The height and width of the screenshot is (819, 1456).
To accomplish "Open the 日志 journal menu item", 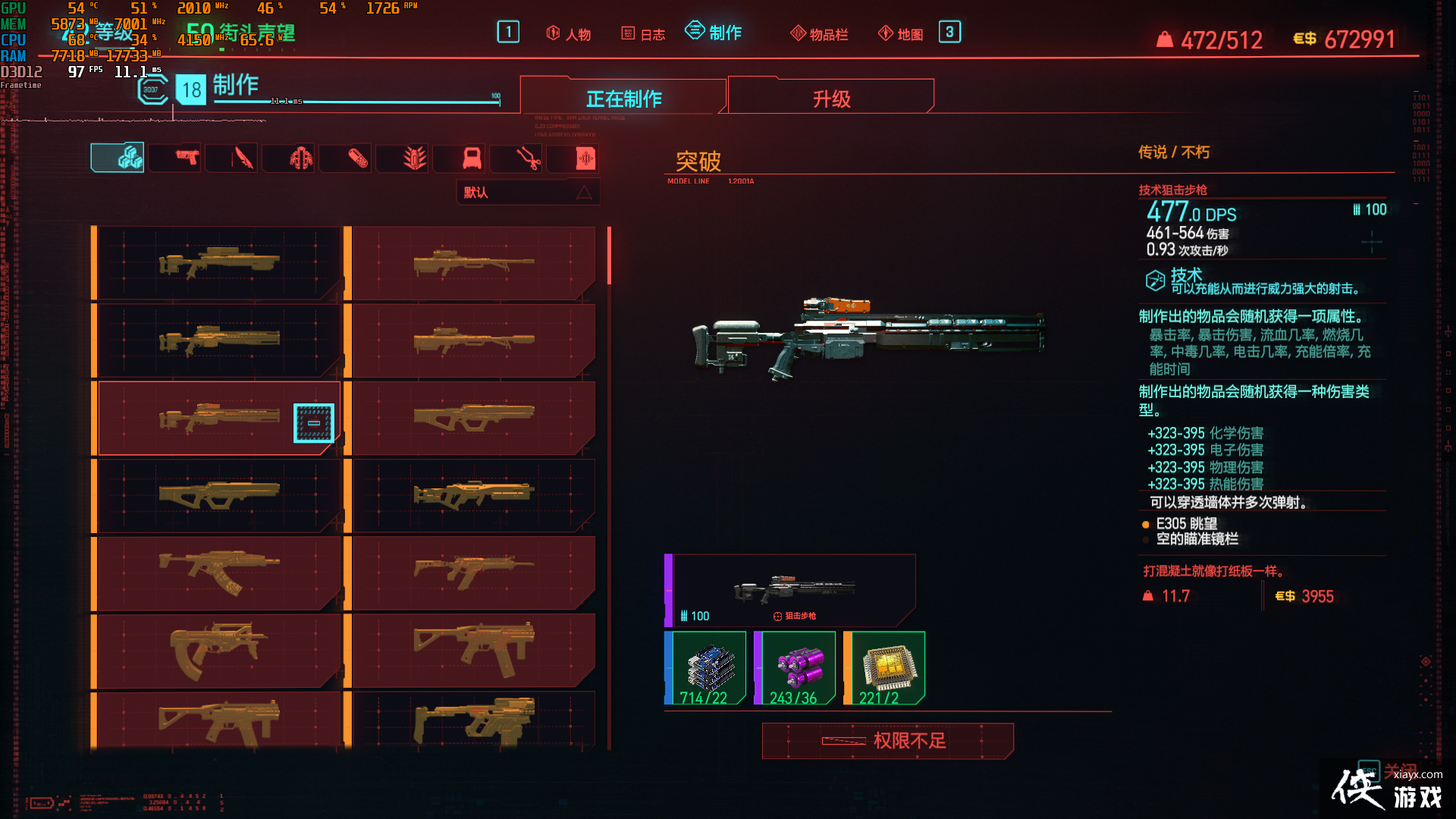I will [642, 33].
